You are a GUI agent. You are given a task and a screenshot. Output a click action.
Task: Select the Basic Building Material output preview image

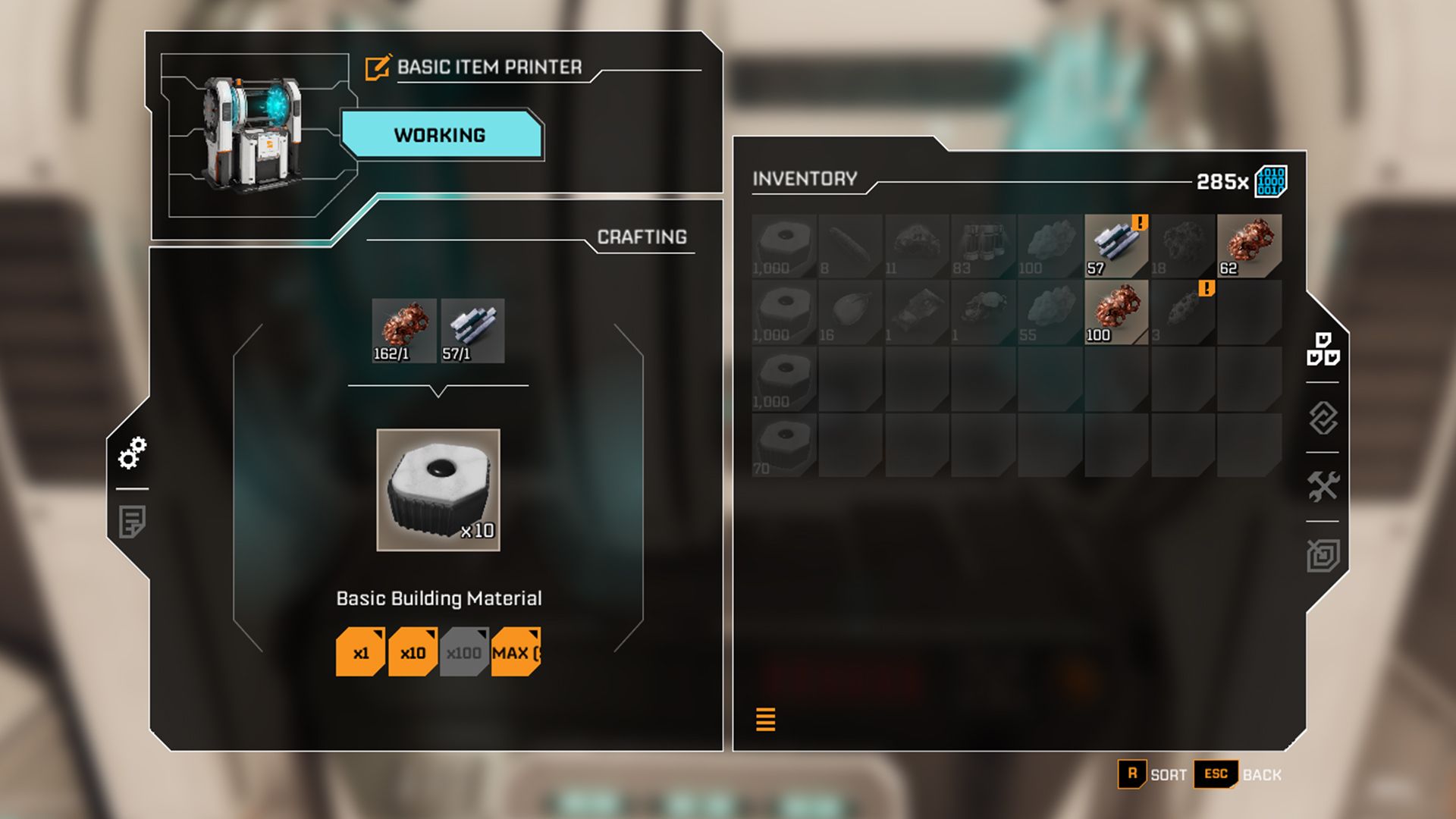pyautogui.click(x=438, y=491)
